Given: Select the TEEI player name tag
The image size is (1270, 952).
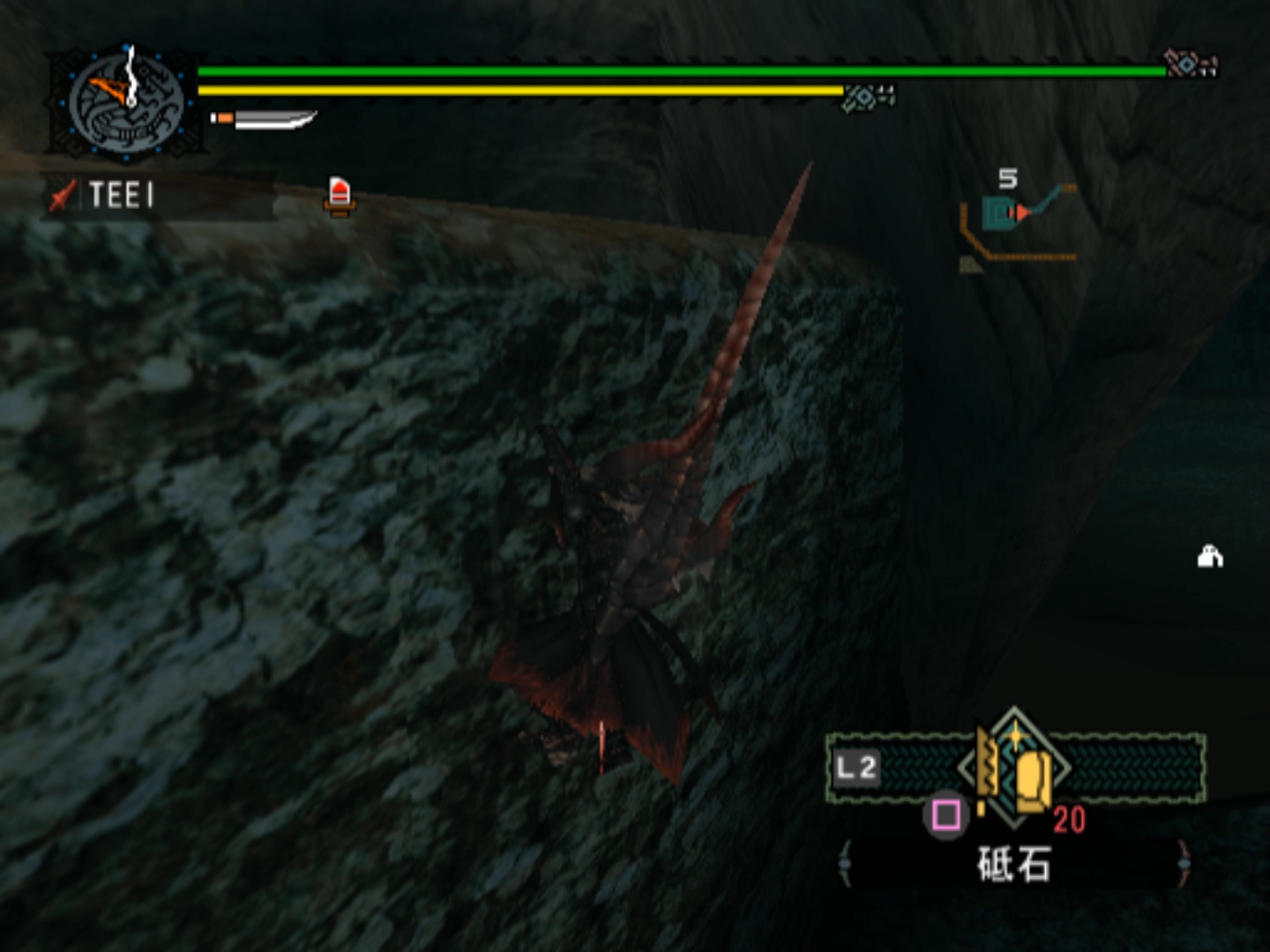Looking at the screenshot, I should (122, 195).
